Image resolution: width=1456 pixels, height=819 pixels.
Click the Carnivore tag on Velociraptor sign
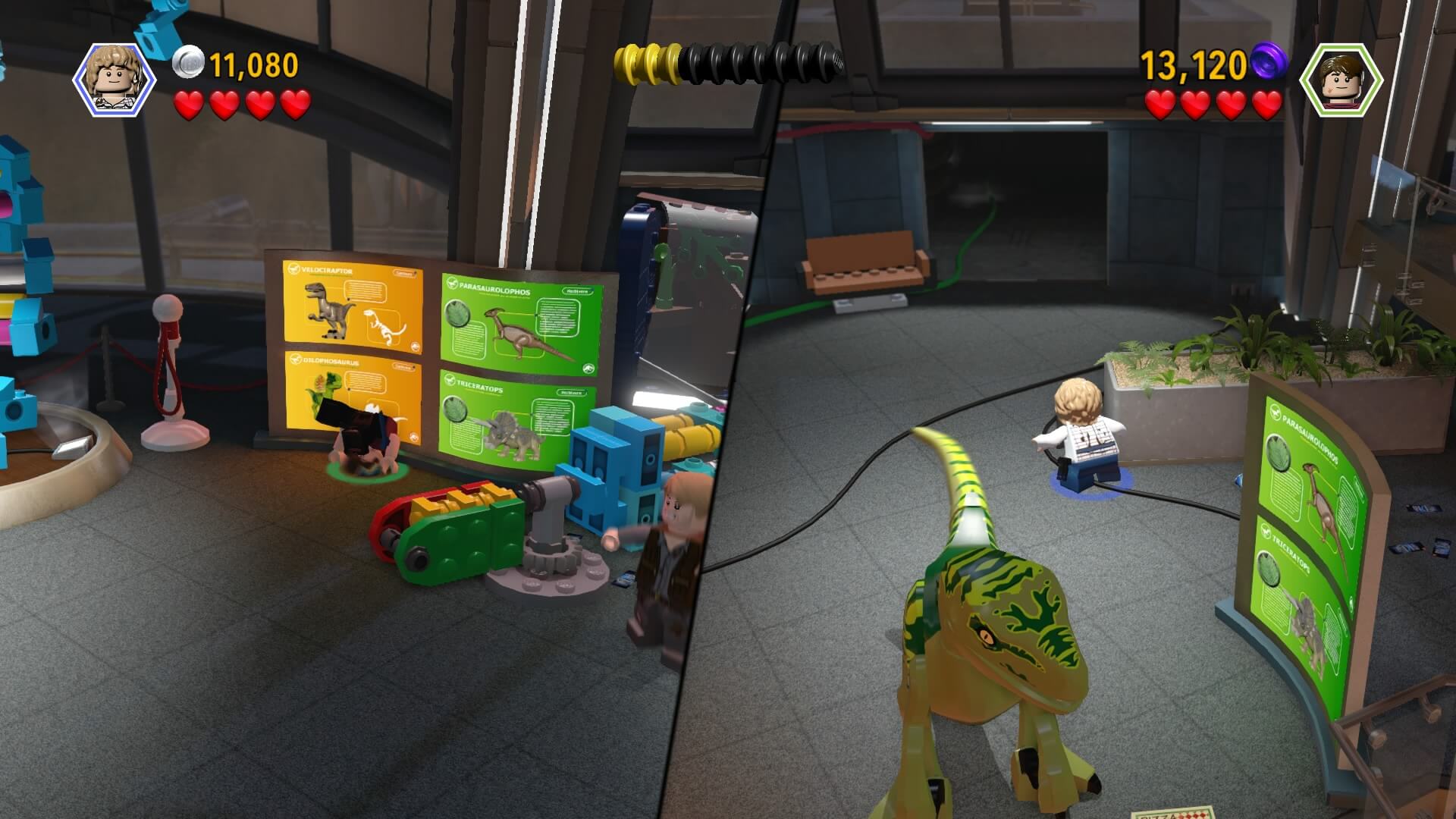(405, 273)
